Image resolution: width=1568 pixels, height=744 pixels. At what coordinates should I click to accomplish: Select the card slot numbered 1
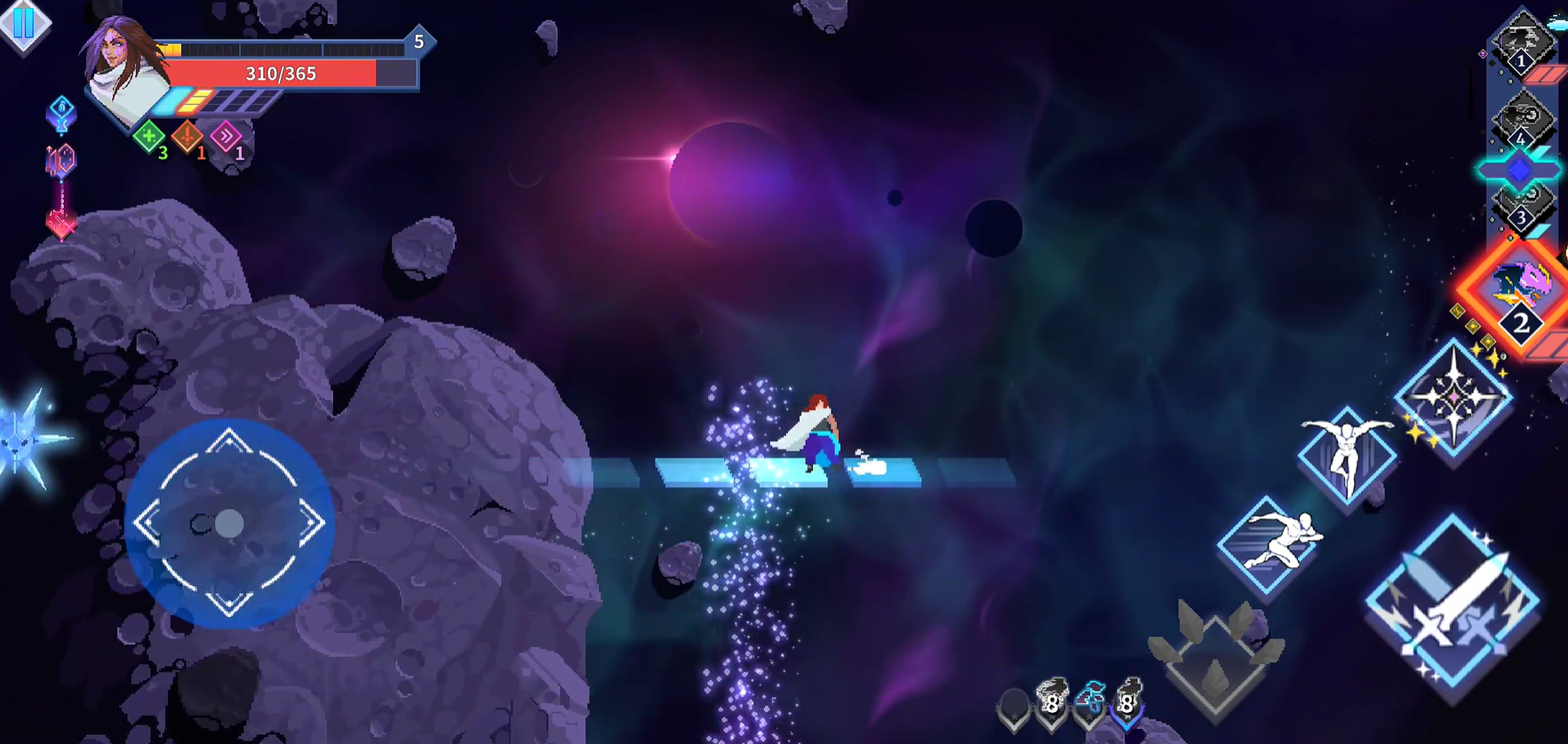pos(1521,42)
